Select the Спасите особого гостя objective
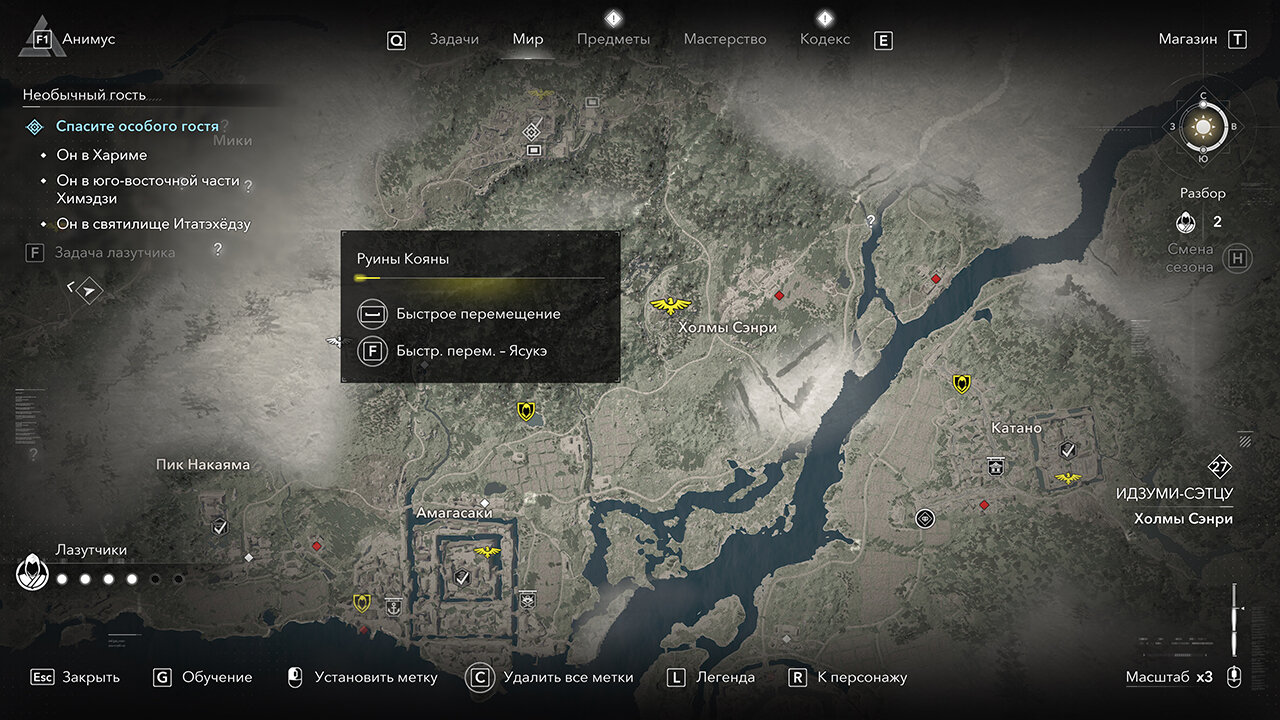This screenshot has width=1280, height=720. click(x=137, y=126)
